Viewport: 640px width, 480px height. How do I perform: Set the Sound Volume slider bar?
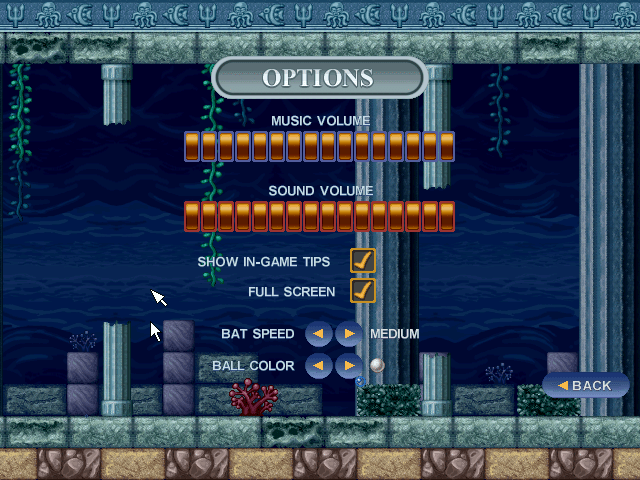319,216
